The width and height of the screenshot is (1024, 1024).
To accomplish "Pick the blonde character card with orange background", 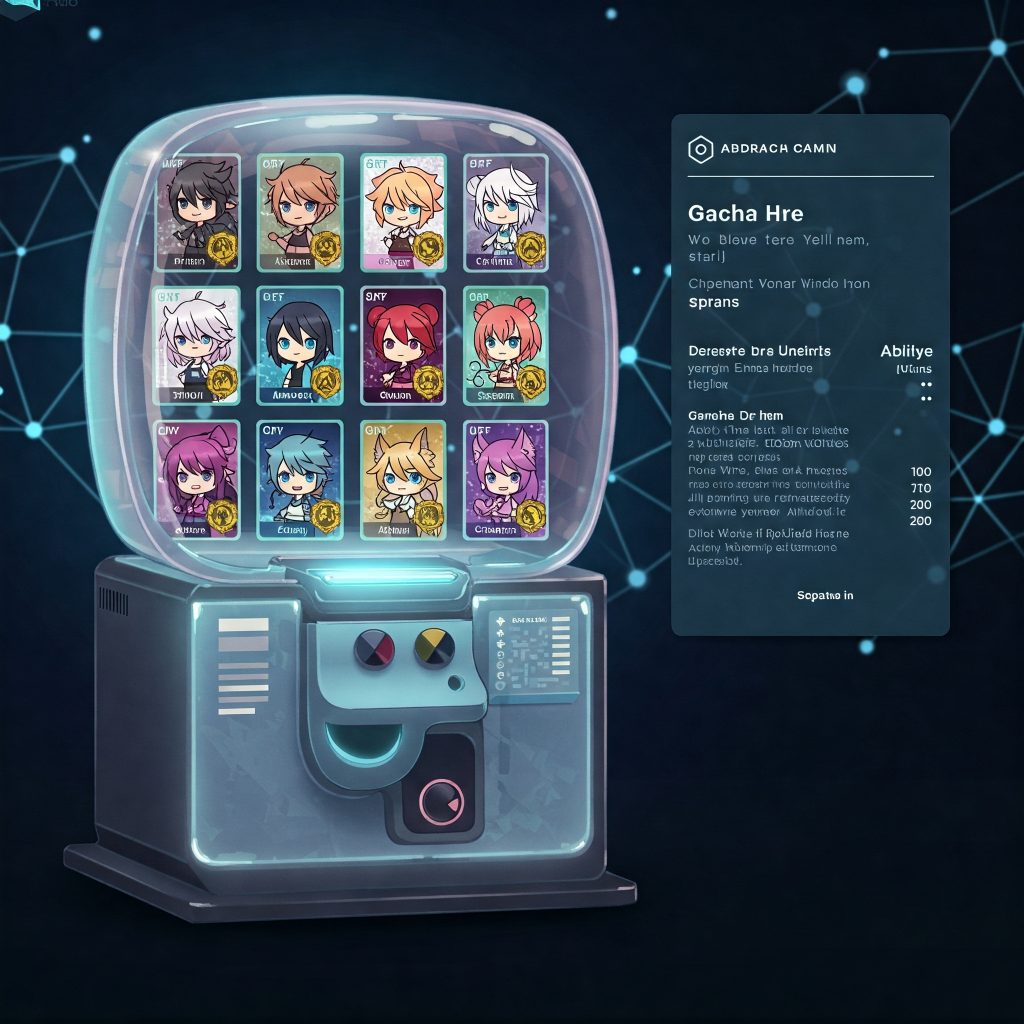I will pos(403,212).
